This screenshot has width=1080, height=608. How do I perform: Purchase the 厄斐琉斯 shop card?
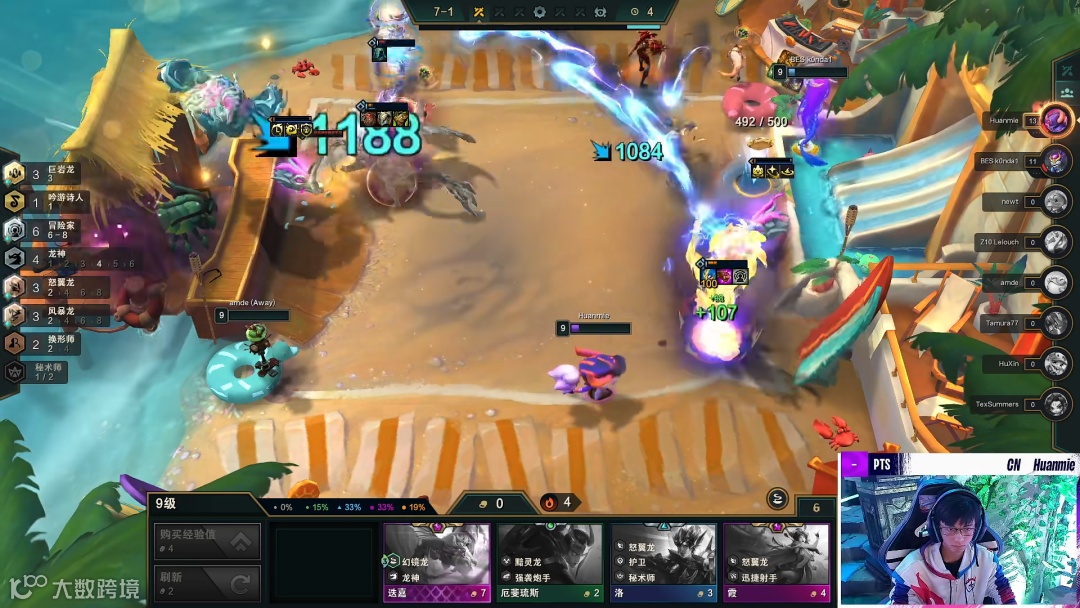[x=550, y=562]
